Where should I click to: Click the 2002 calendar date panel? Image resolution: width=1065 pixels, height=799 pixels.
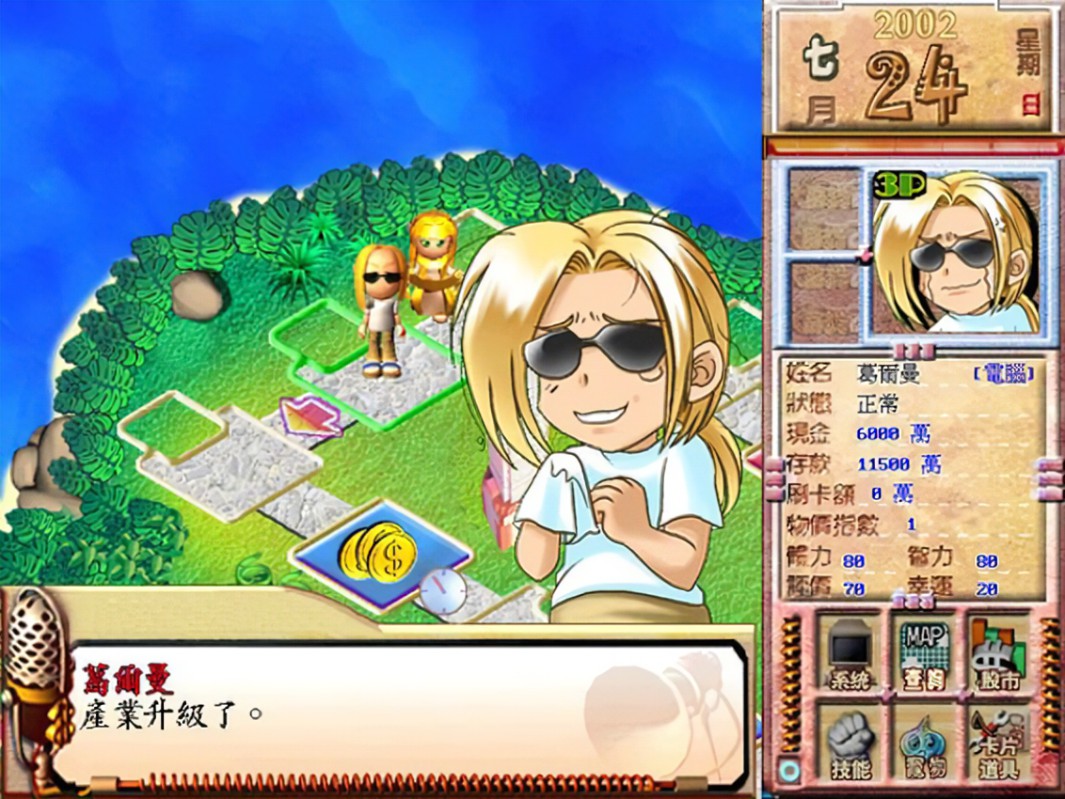coord(912,70)
